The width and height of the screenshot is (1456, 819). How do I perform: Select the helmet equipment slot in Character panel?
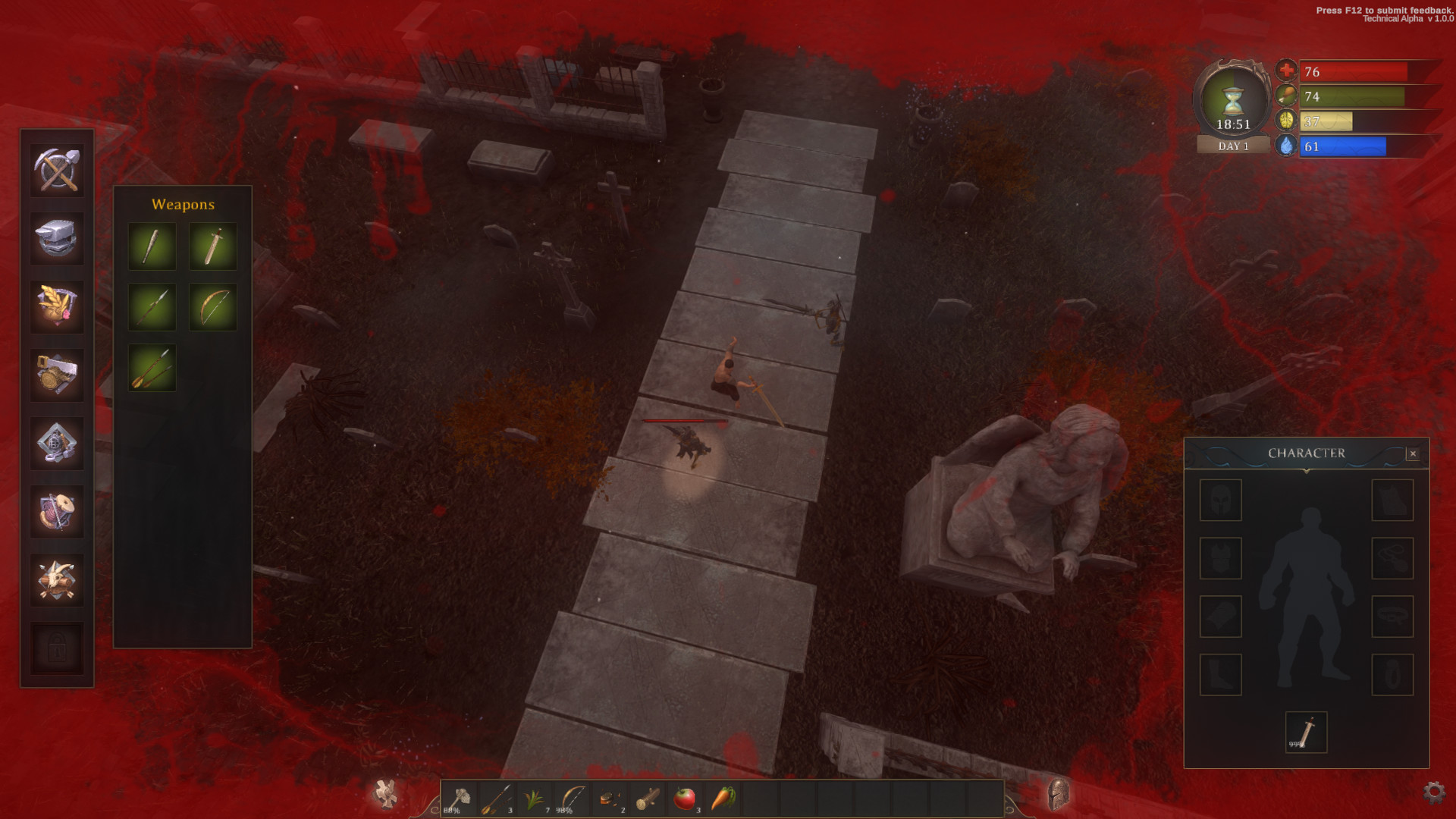(1220, 501)
